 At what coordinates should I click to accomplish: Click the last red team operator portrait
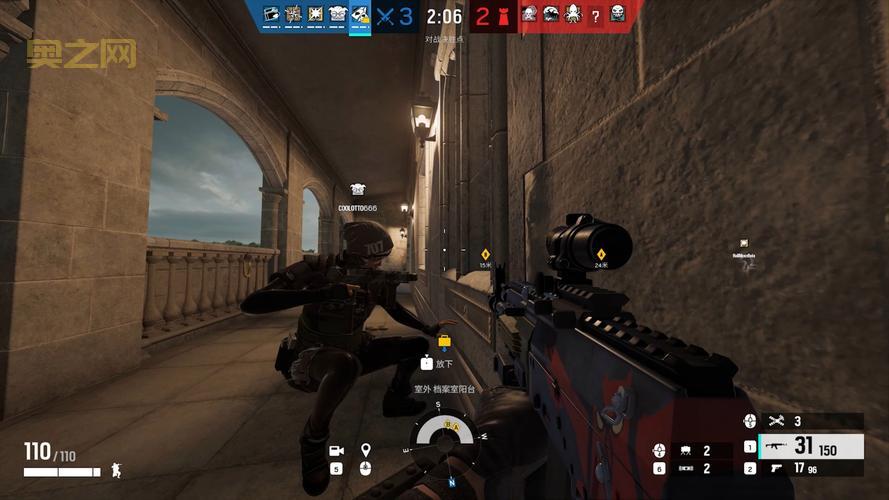click(618, 14)
